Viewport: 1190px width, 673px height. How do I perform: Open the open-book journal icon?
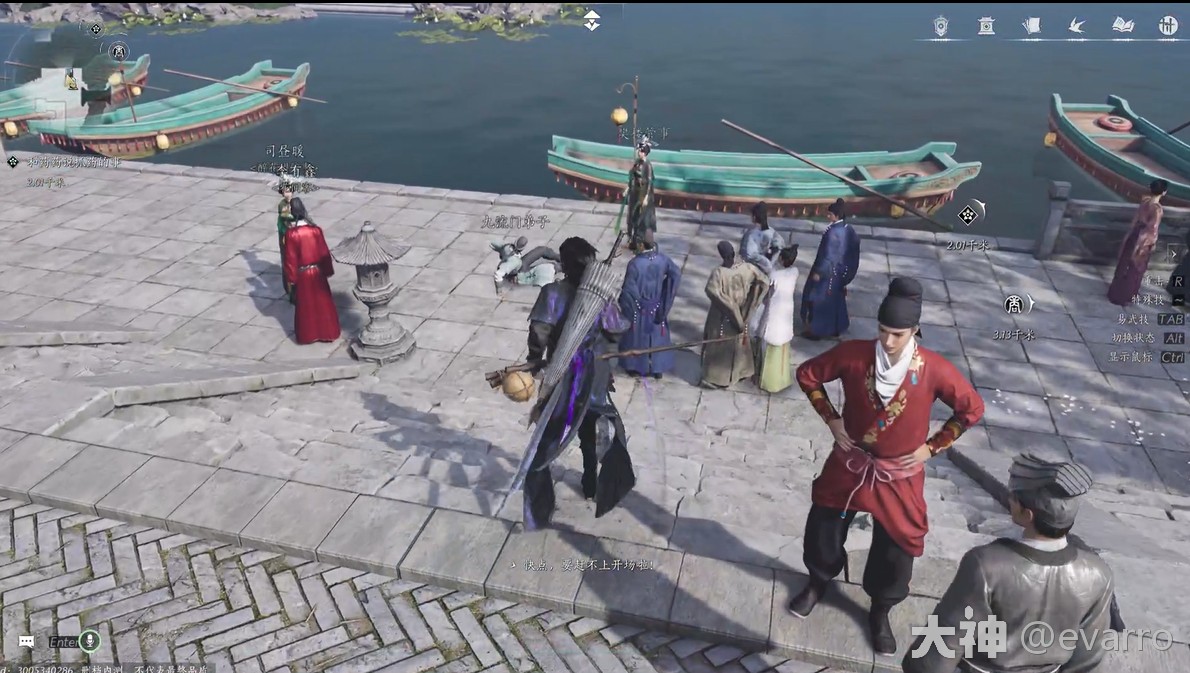[x=1123, y=26]
